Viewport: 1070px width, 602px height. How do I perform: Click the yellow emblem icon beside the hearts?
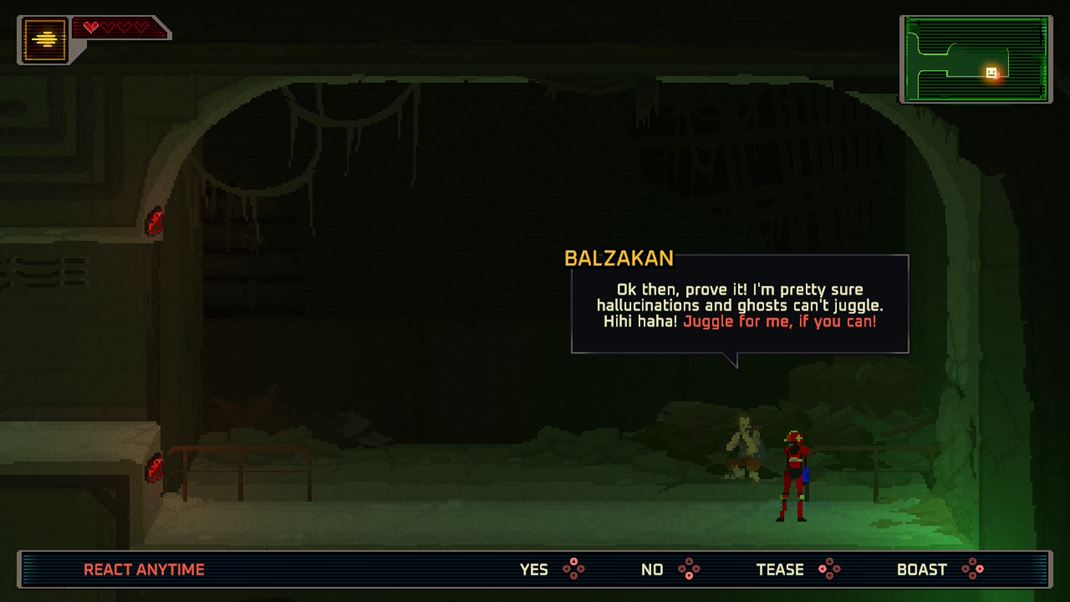point(45,41)
